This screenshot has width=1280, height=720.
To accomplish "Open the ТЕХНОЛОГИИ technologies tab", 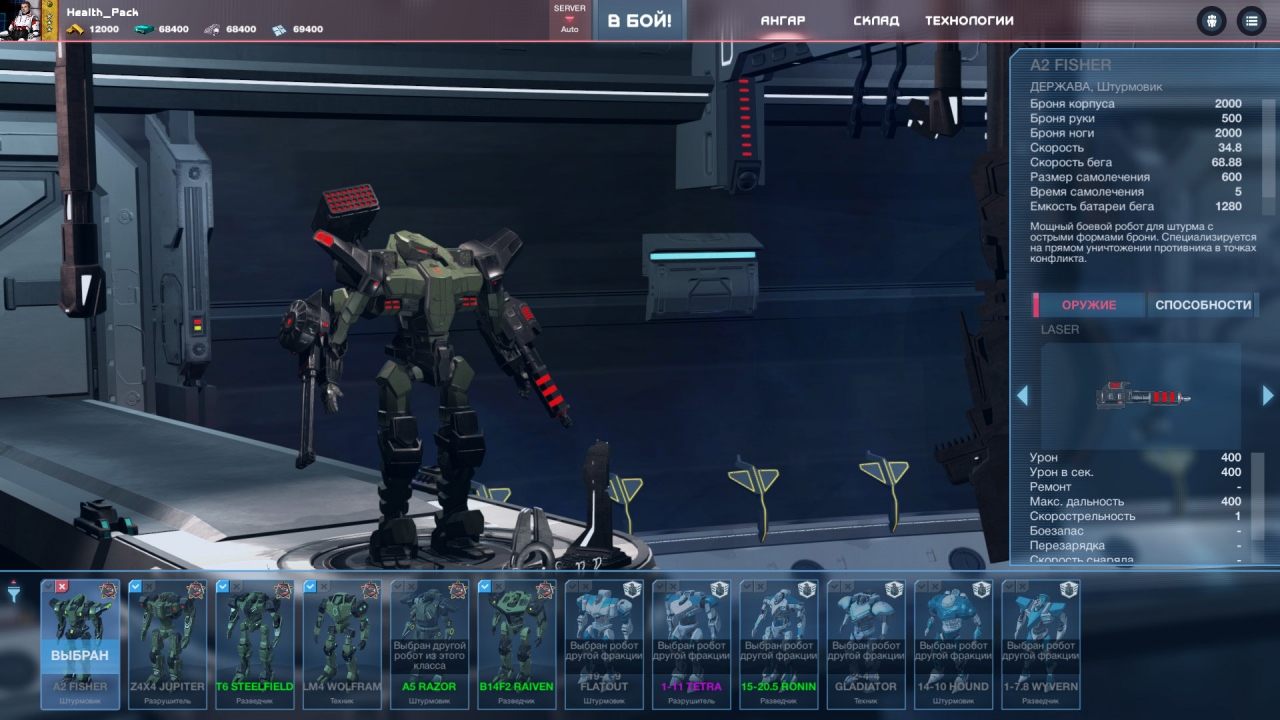I will point(969,21).
